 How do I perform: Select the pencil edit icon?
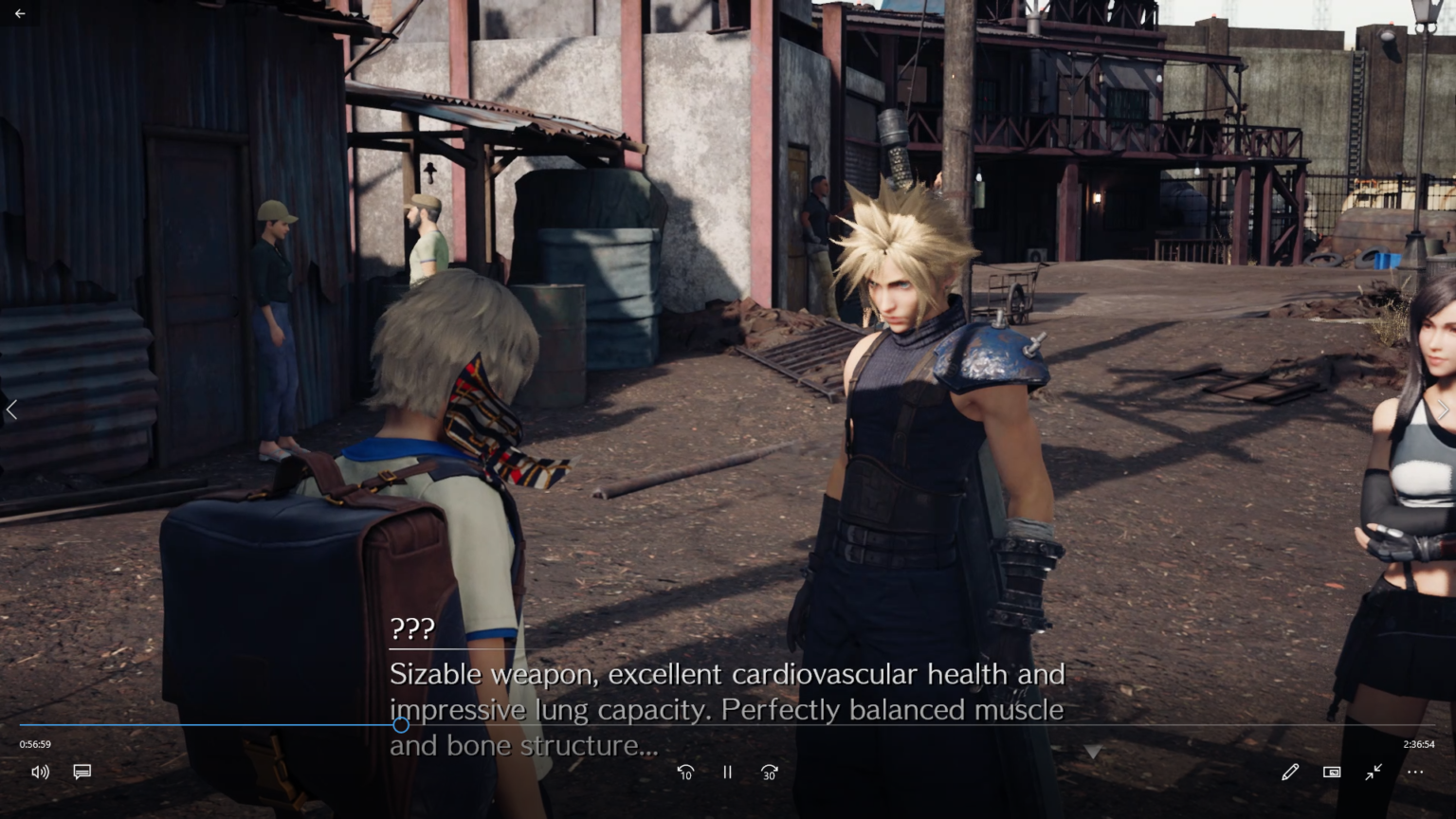point(1290,773)
